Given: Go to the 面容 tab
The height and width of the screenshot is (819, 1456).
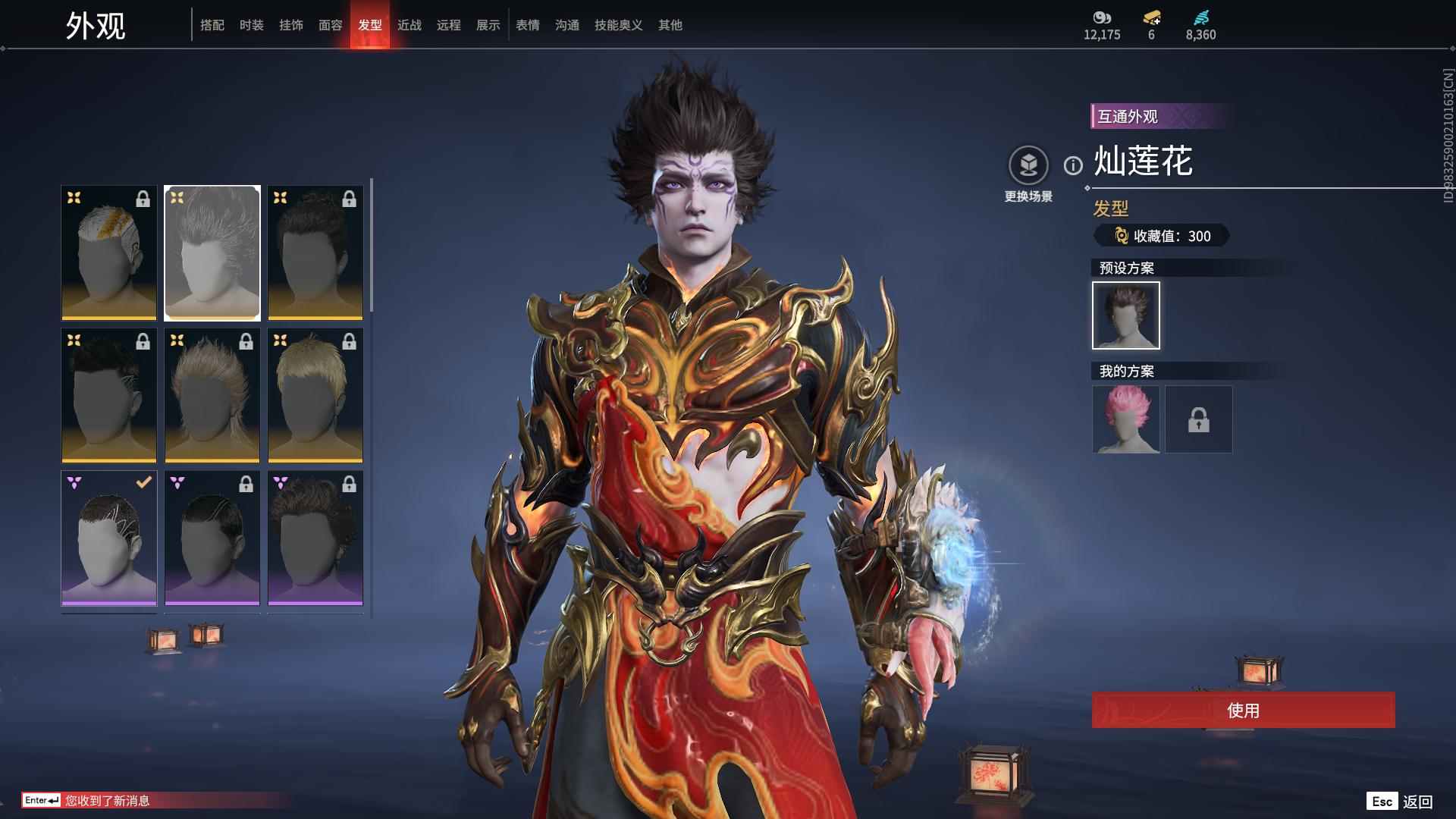Looking at the screenshot, I should 331,25.
